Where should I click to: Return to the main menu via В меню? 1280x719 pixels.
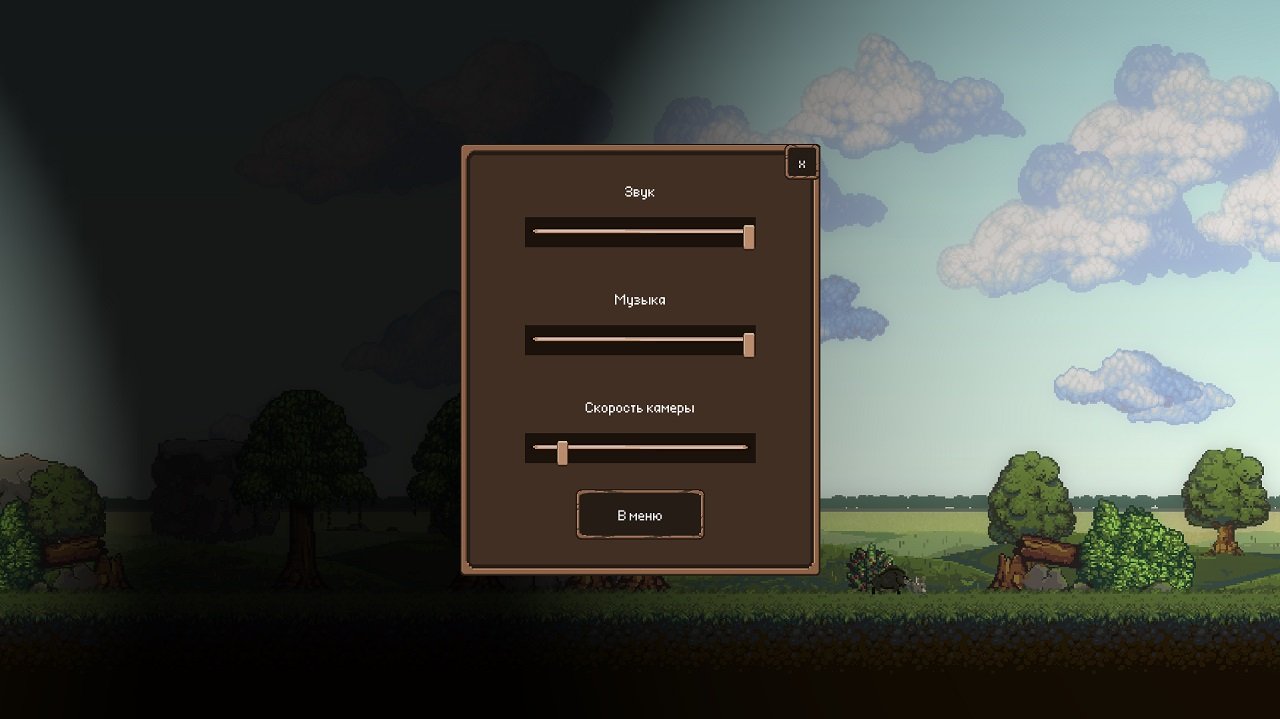[x=640, y=515]
